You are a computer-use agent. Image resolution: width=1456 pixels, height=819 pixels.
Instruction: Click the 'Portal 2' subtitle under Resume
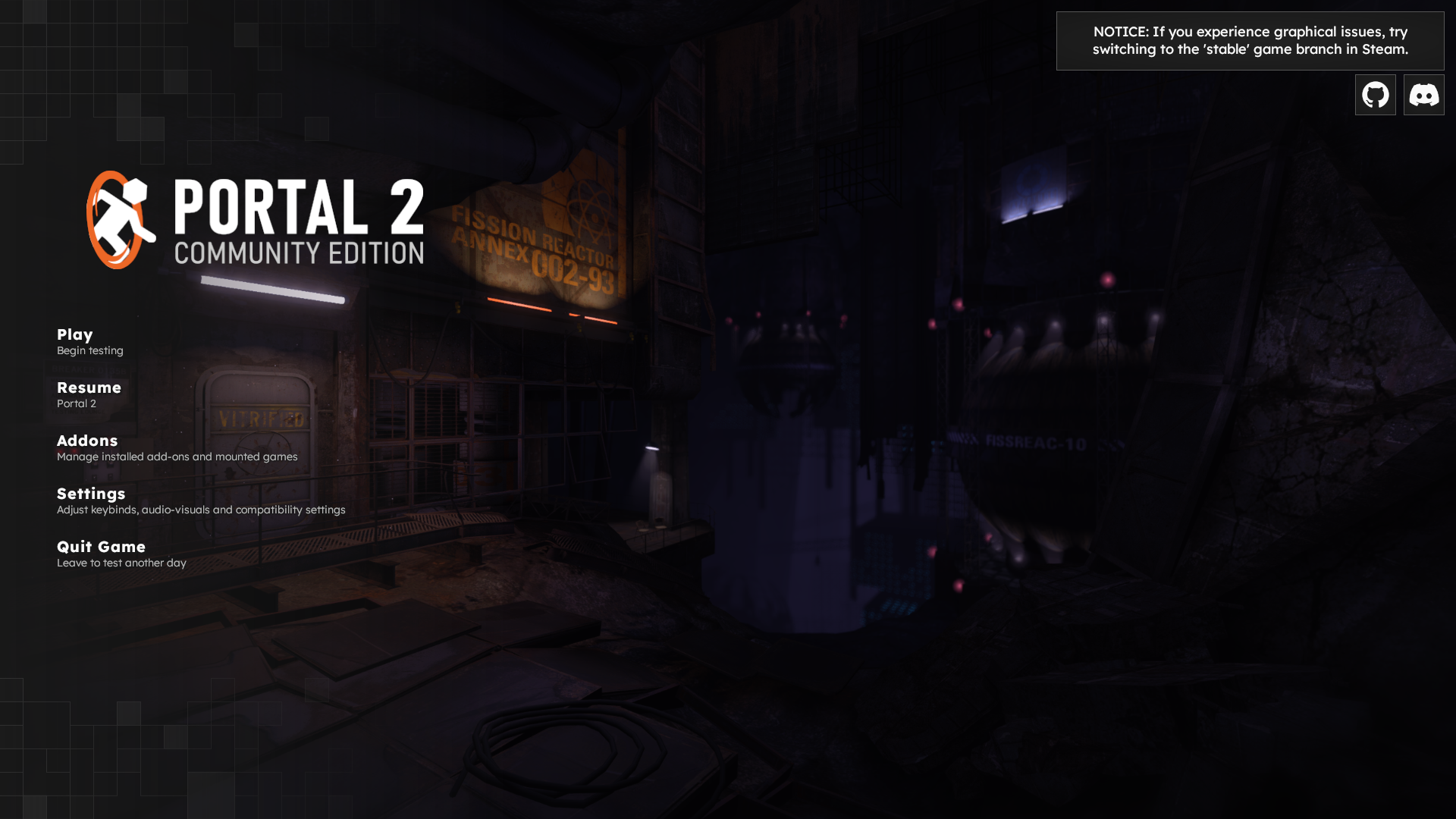click(x=76, y=403)
